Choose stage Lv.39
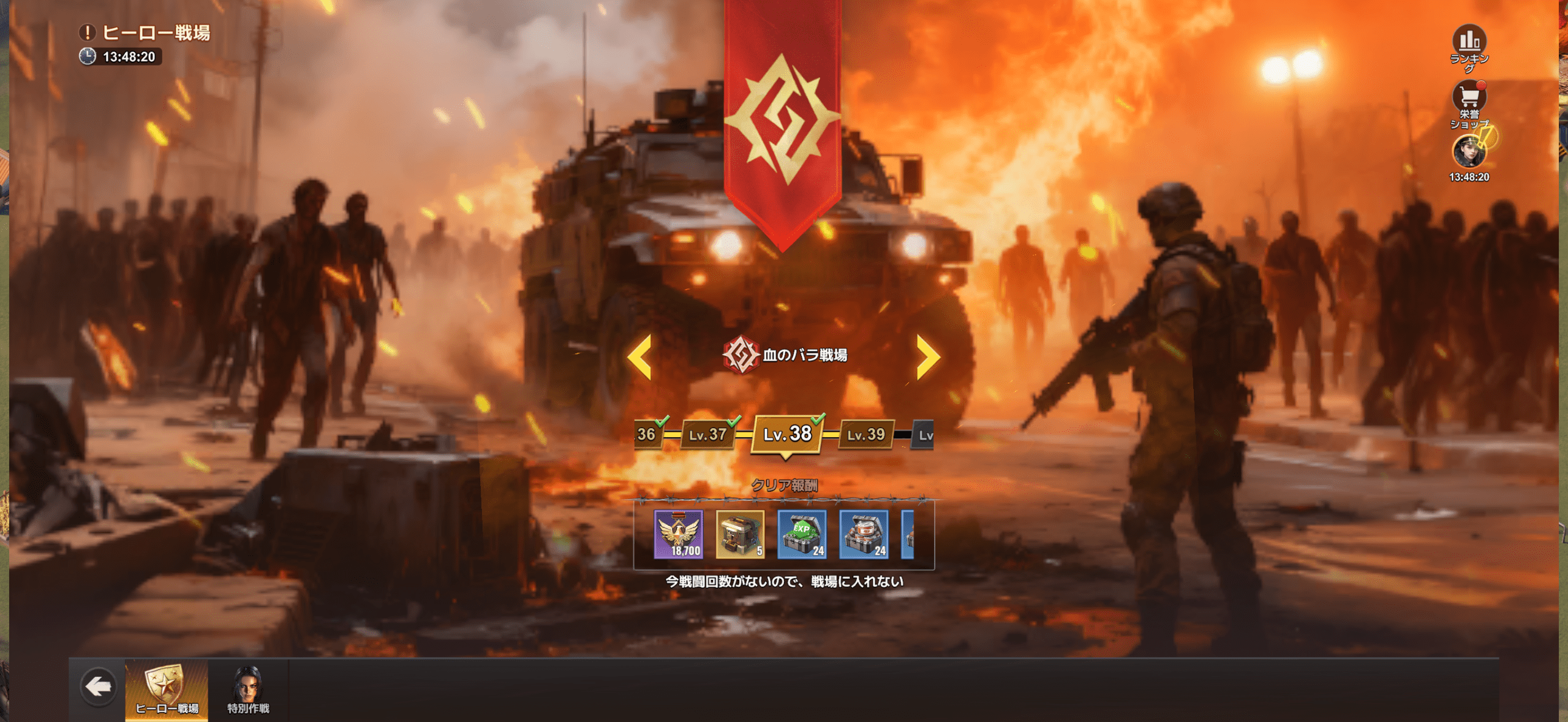 [865, 435]
